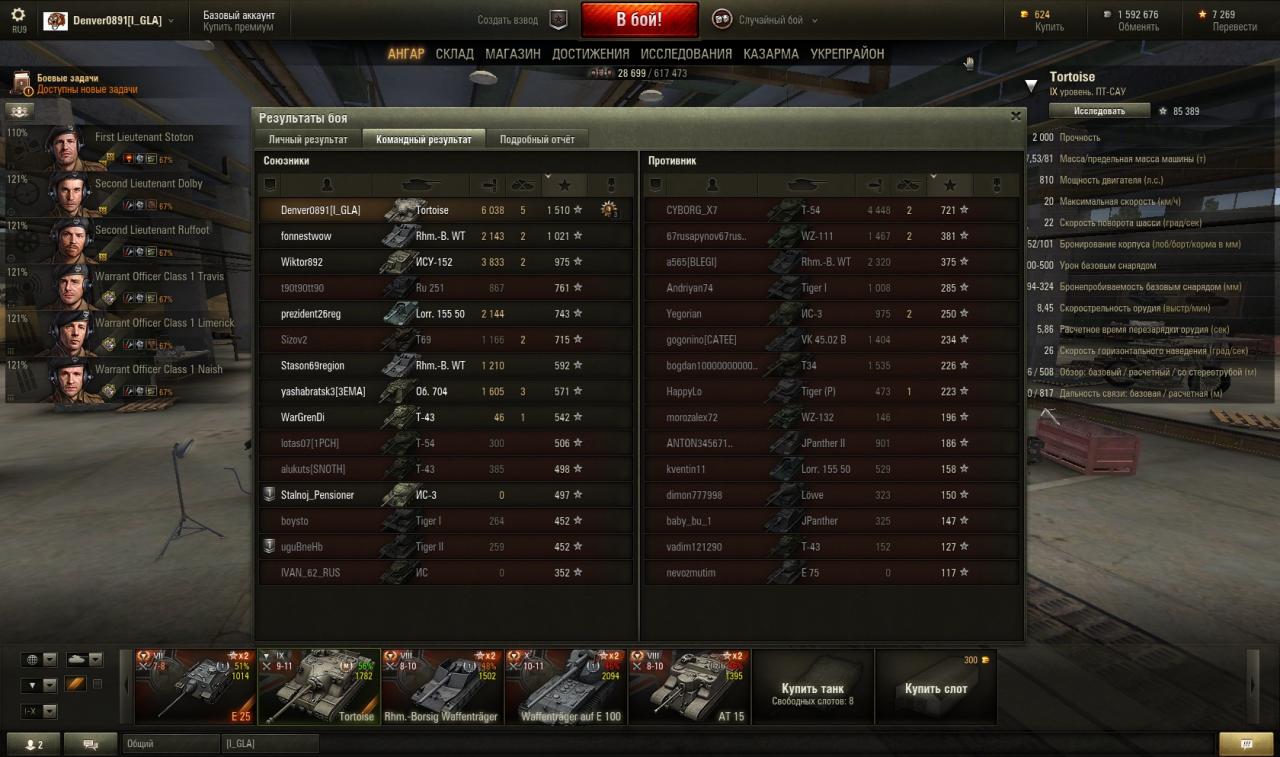Click the red В бой! button
The image size is (1280, 757).
(639, 20)
